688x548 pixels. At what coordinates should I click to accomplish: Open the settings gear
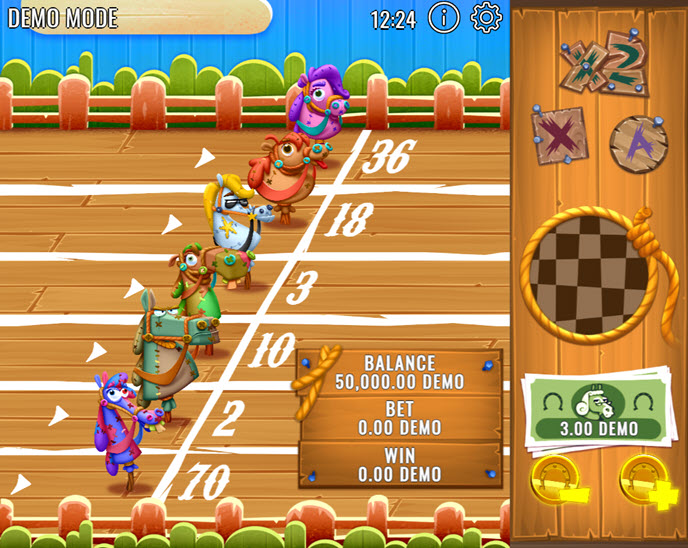pos(486,18)
